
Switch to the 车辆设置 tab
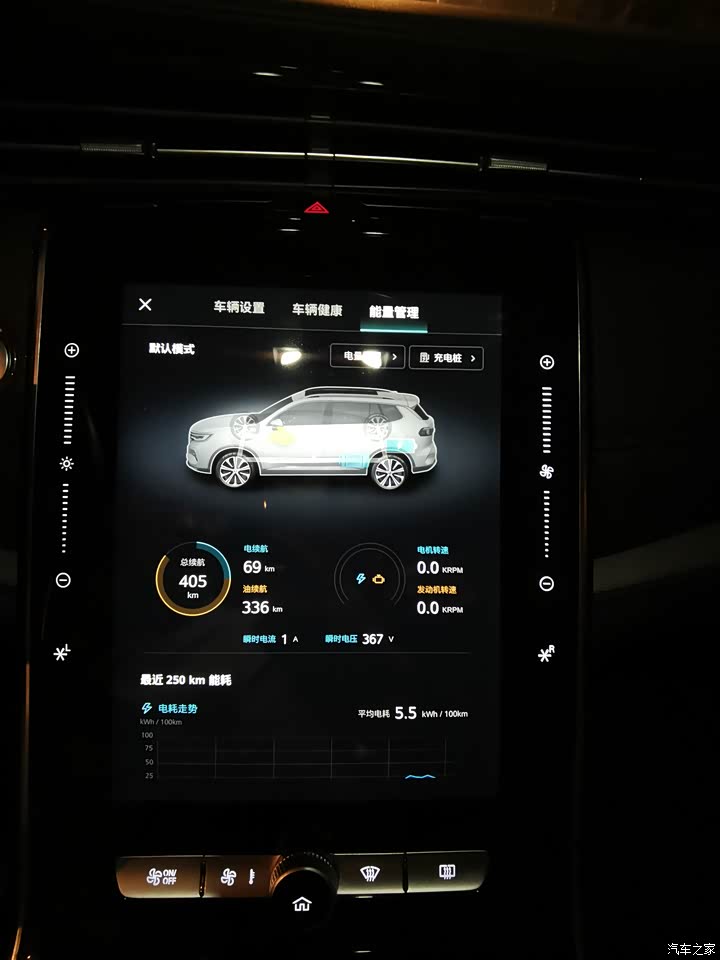click(239, 308)
